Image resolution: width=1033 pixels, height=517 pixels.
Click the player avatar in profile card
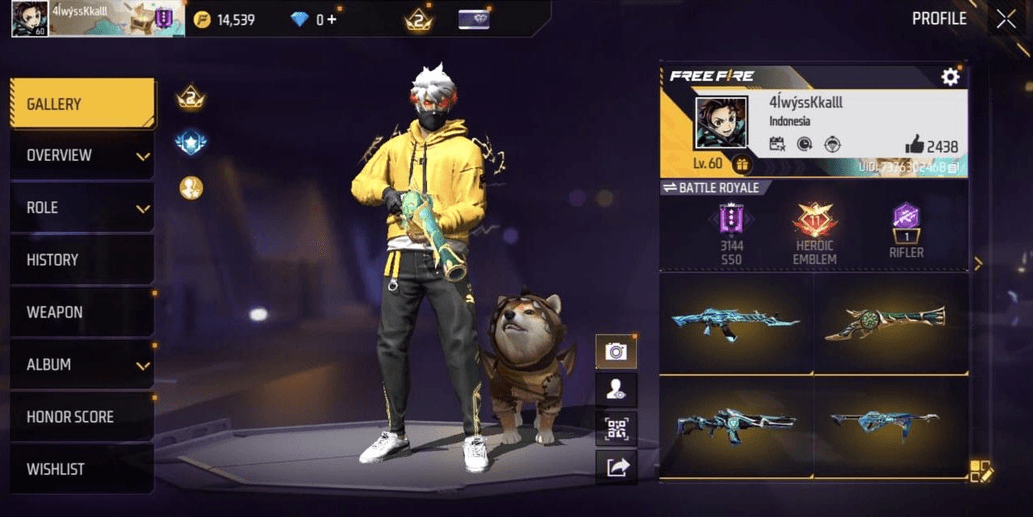(722, 124)
